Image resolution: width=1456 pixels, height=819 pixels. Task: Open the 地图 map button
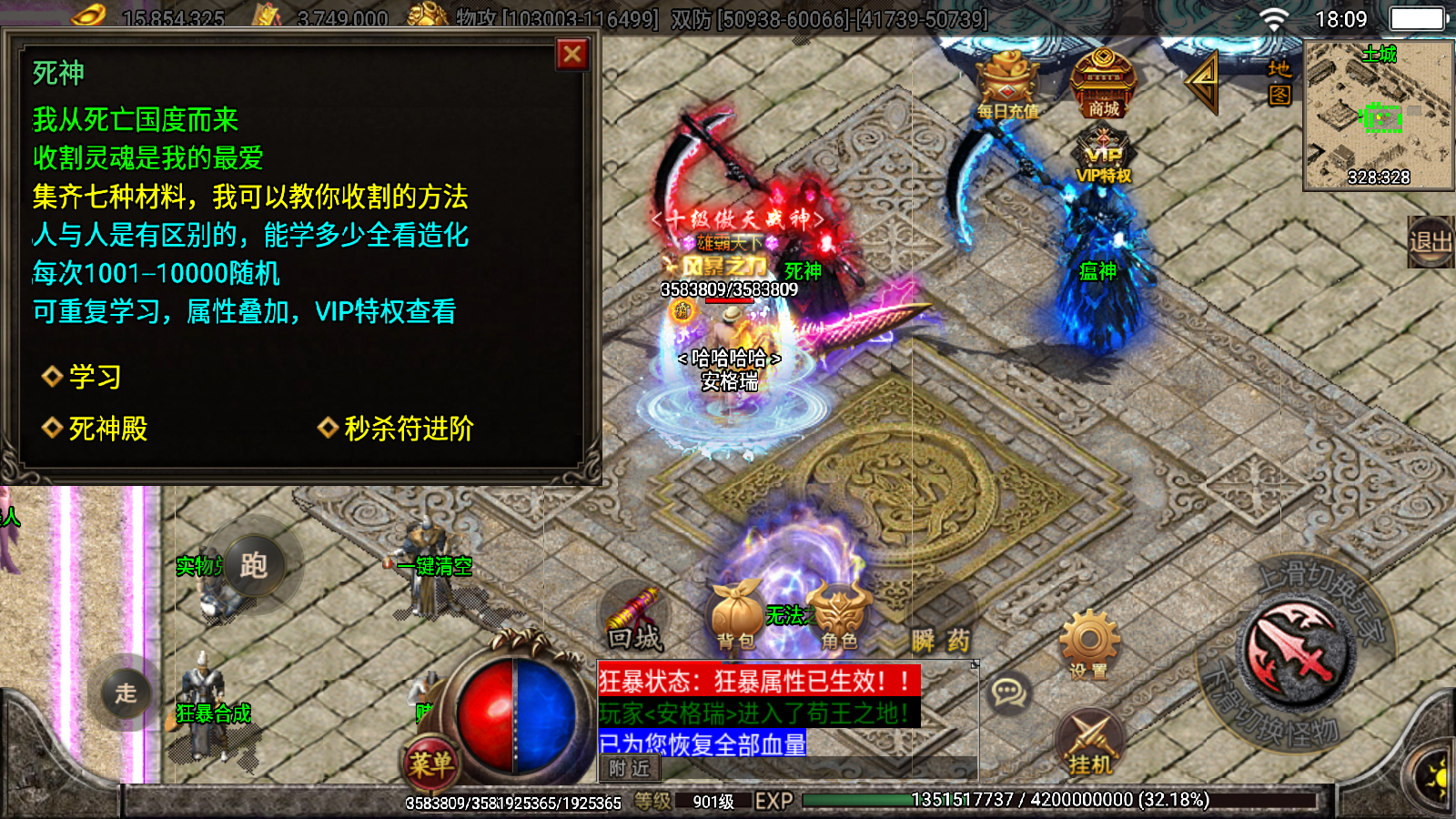tap(1279, 82)
